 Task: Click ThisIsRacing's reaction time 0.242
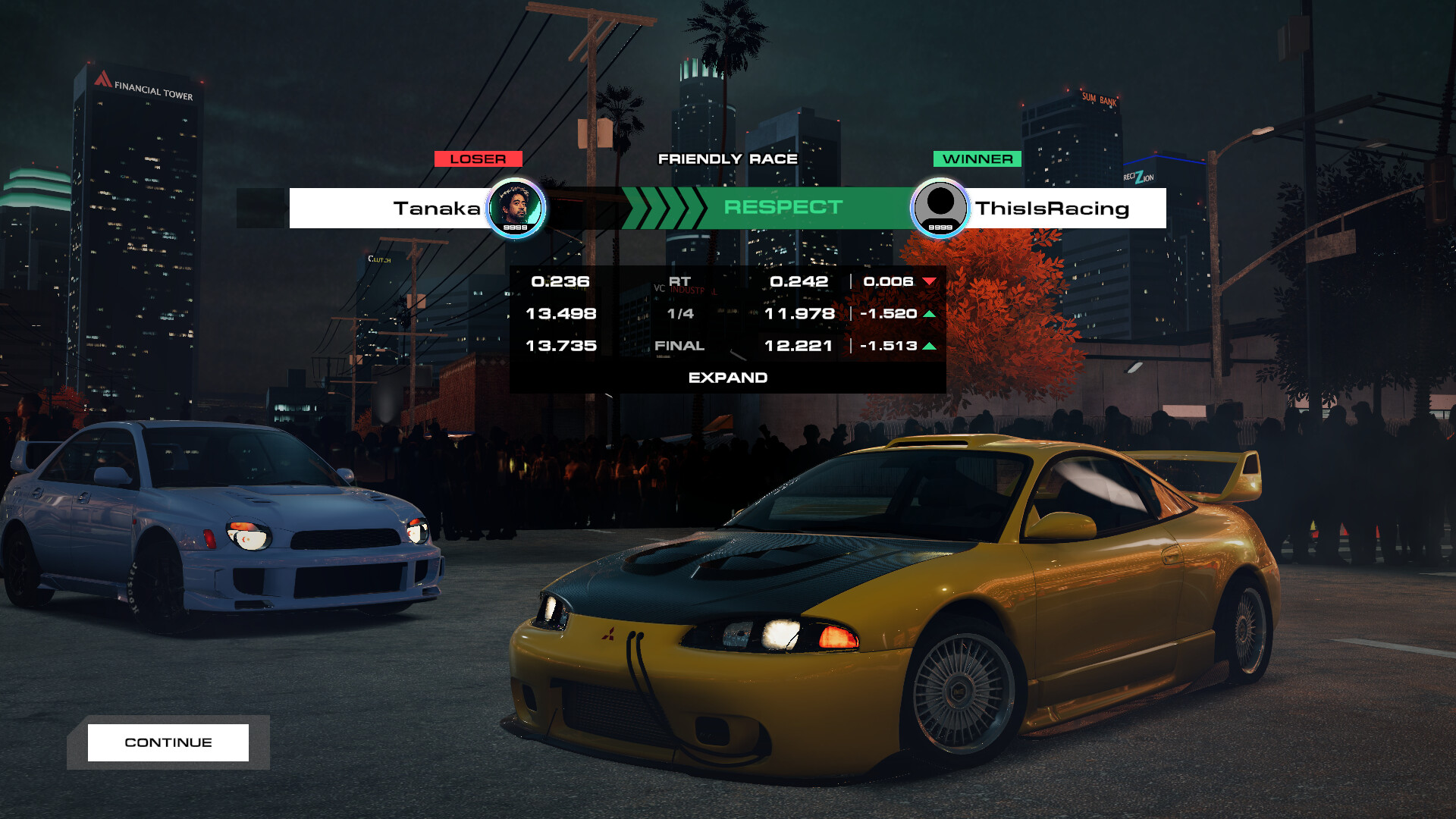(798, 281)
